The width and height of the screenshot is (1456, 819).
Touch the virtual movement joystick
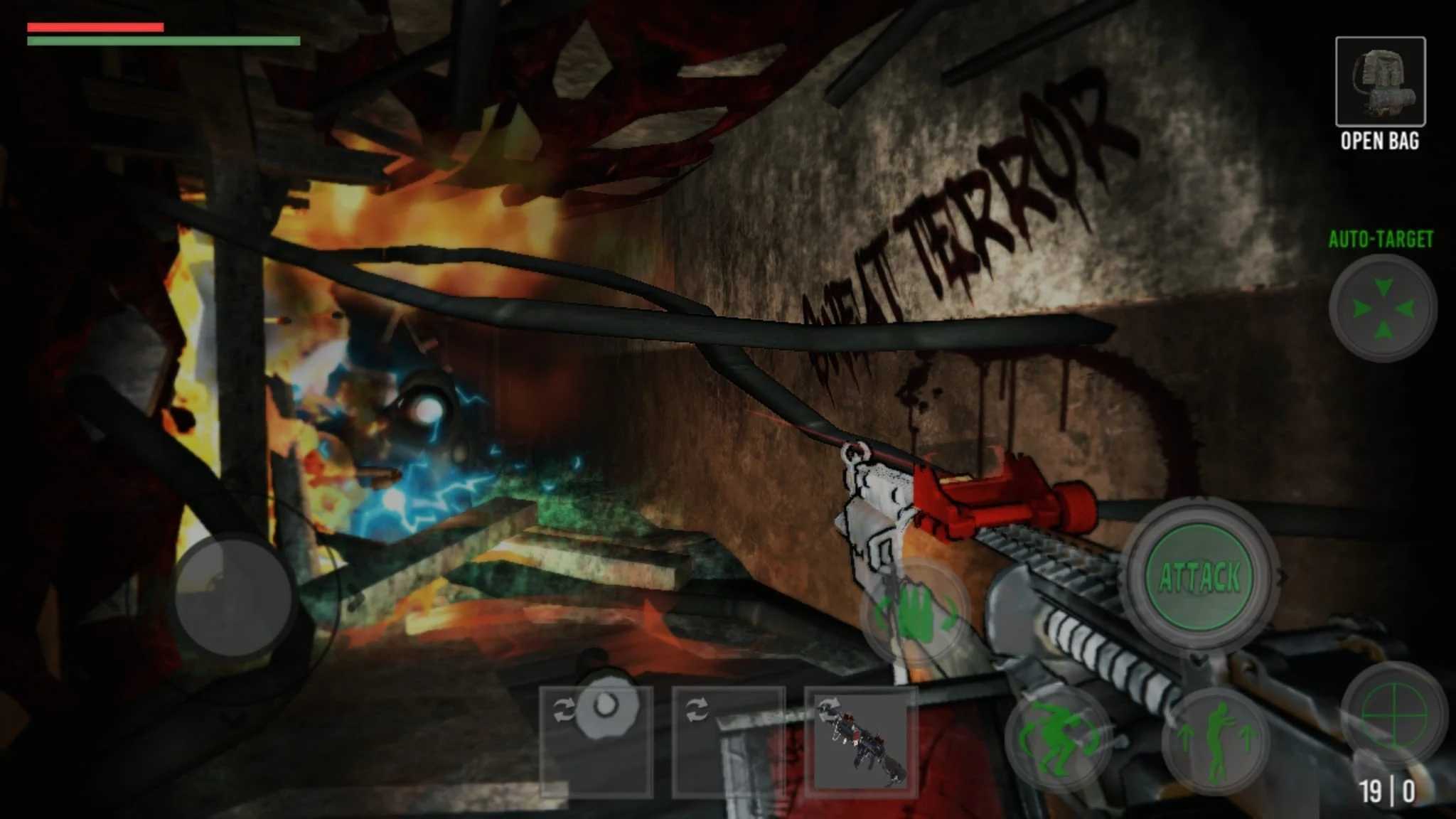(x=234, y=596)
